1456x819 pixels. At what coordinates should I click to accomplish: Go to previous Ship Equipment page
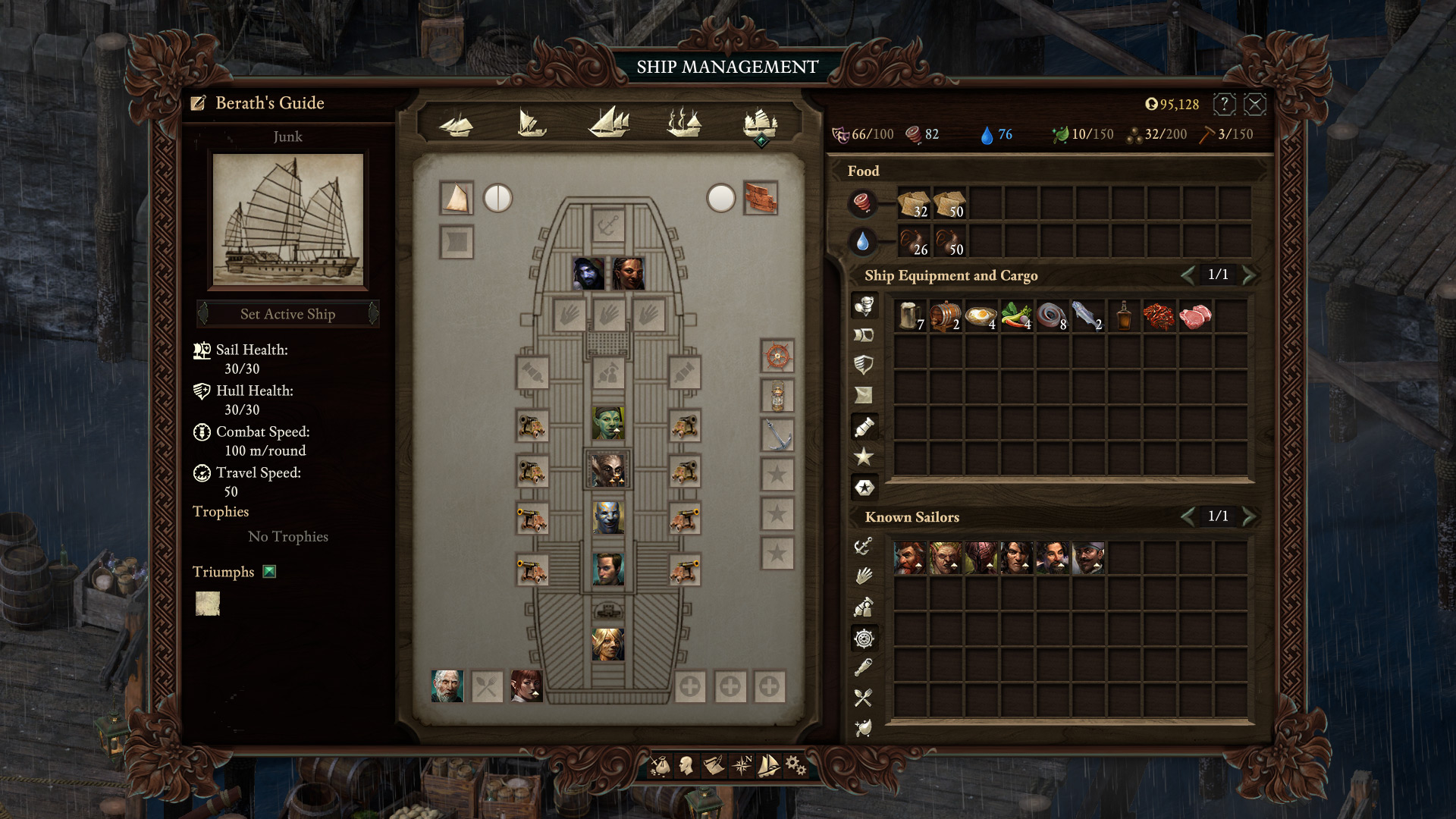click(x=1188, y=275)
